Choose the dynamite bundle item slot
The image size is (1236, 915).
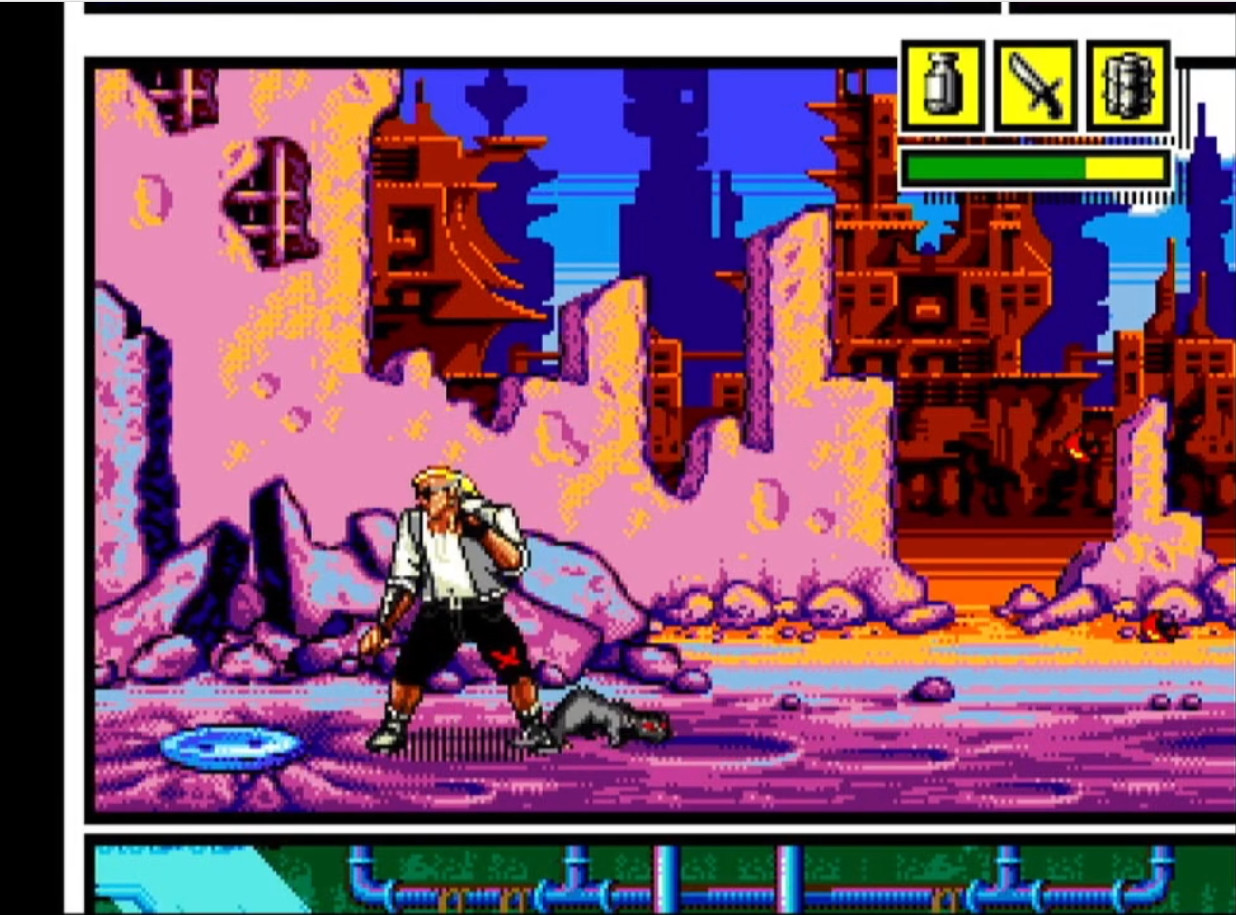pos(1127,87)
